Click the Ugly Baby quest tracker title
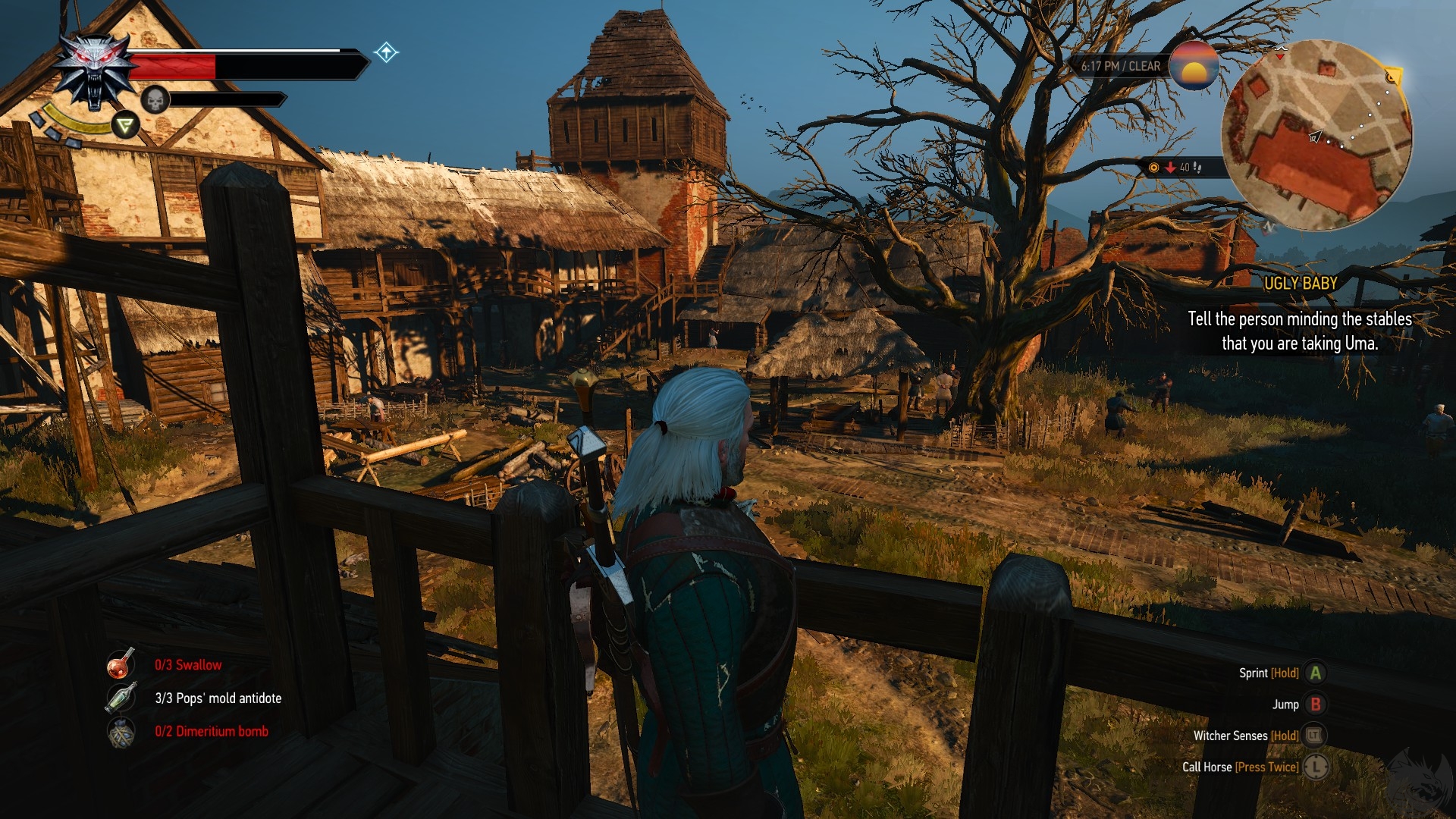Image resolution: width=1456 pixels, height=819 pixels. [1300, 283]
